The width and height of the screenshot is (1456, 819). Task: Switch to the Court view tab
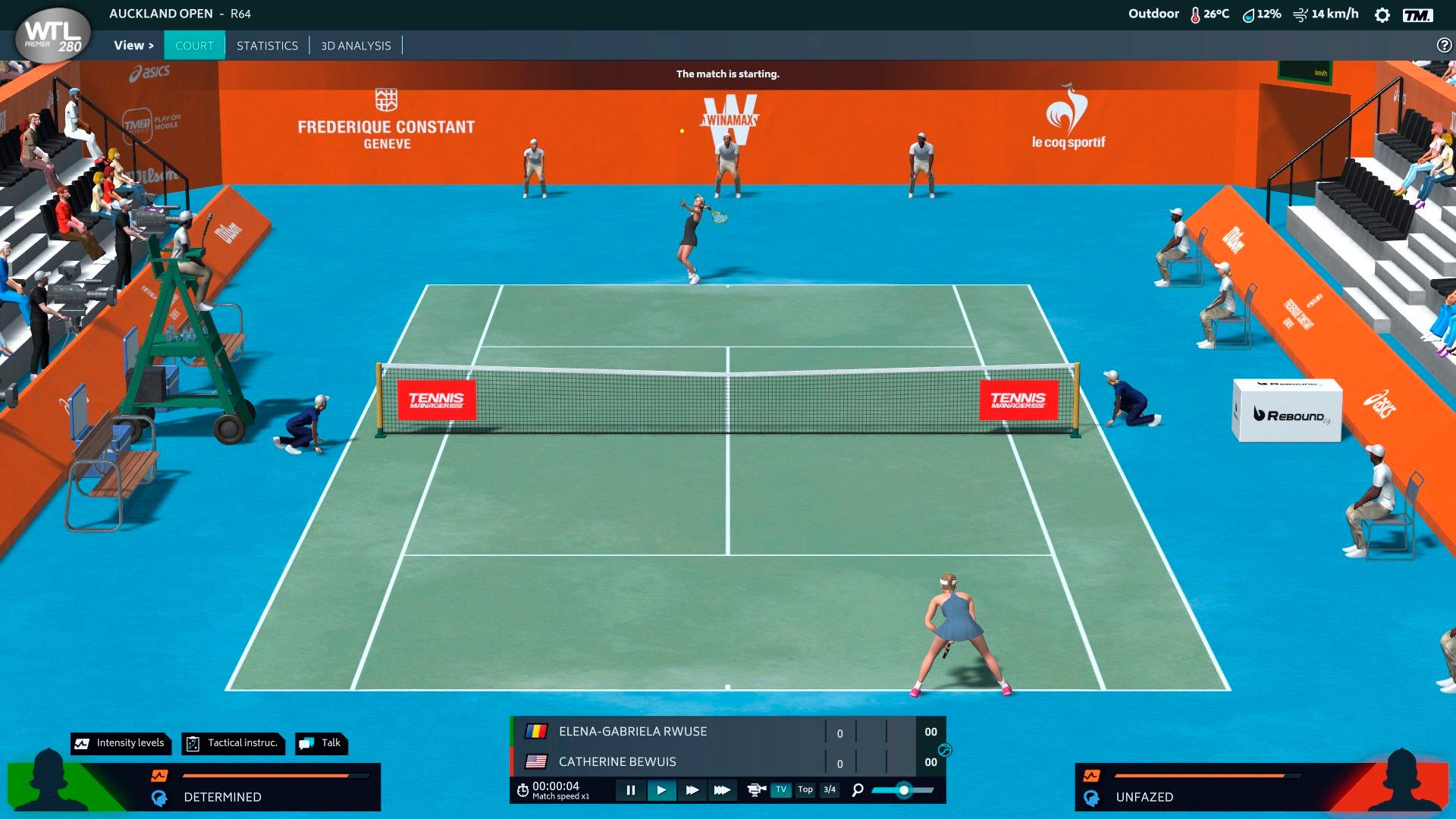(x=194, y=45)
